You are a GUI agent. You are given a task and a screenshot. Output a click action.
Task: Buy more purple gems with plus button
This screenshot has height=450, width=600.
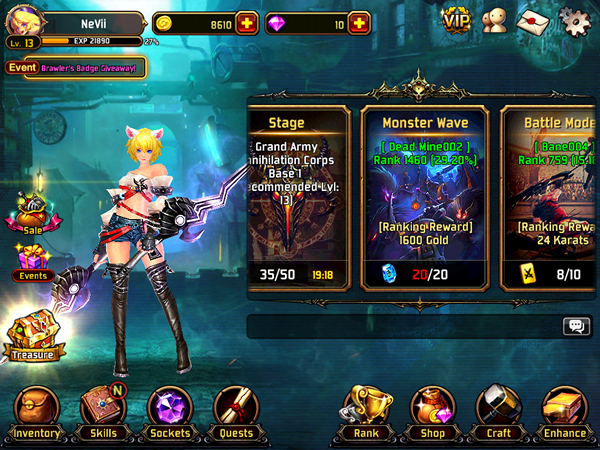[x=358, y=22]
